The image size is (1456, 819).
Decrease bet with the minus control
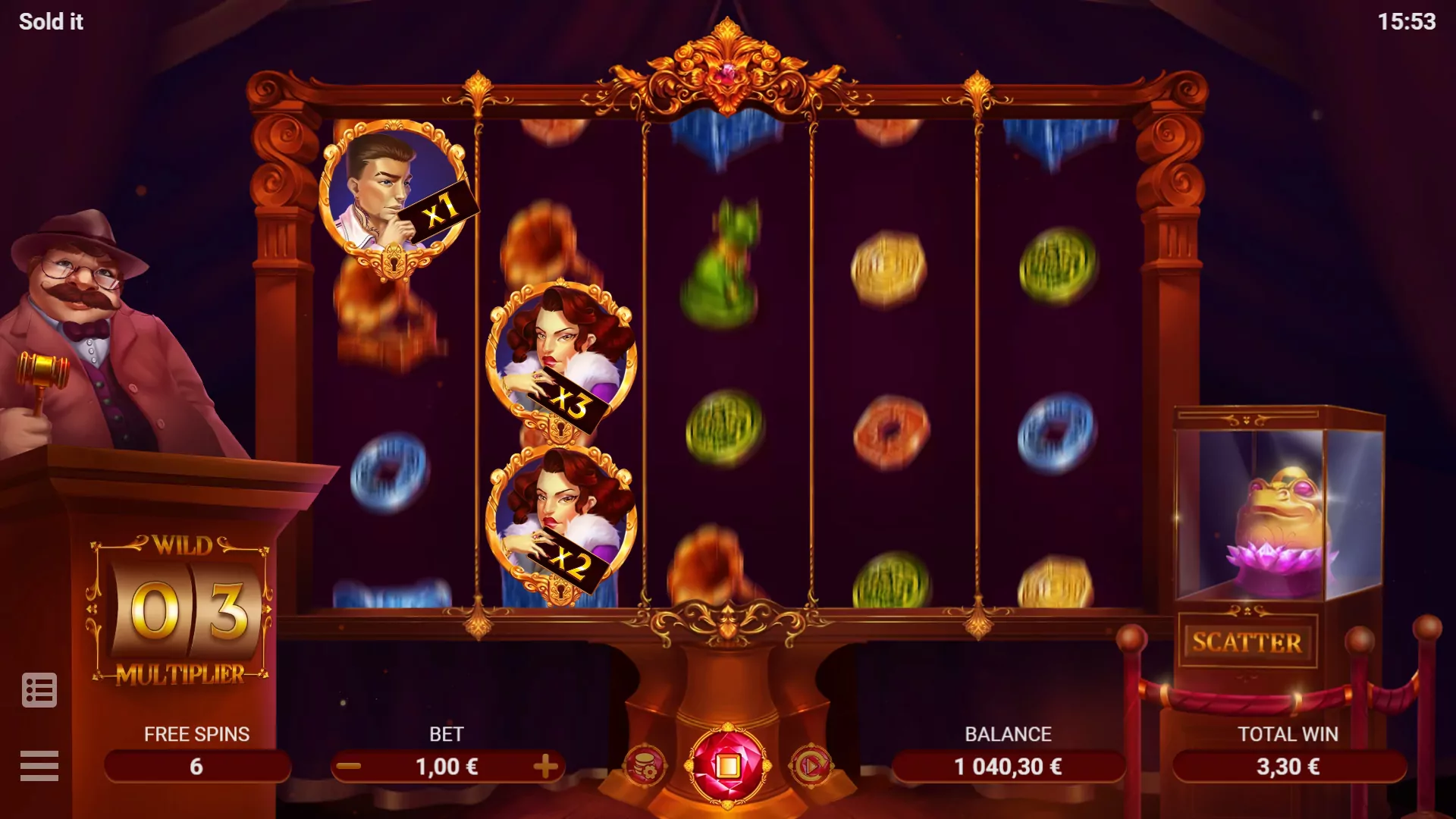click(x=350, y=766)
